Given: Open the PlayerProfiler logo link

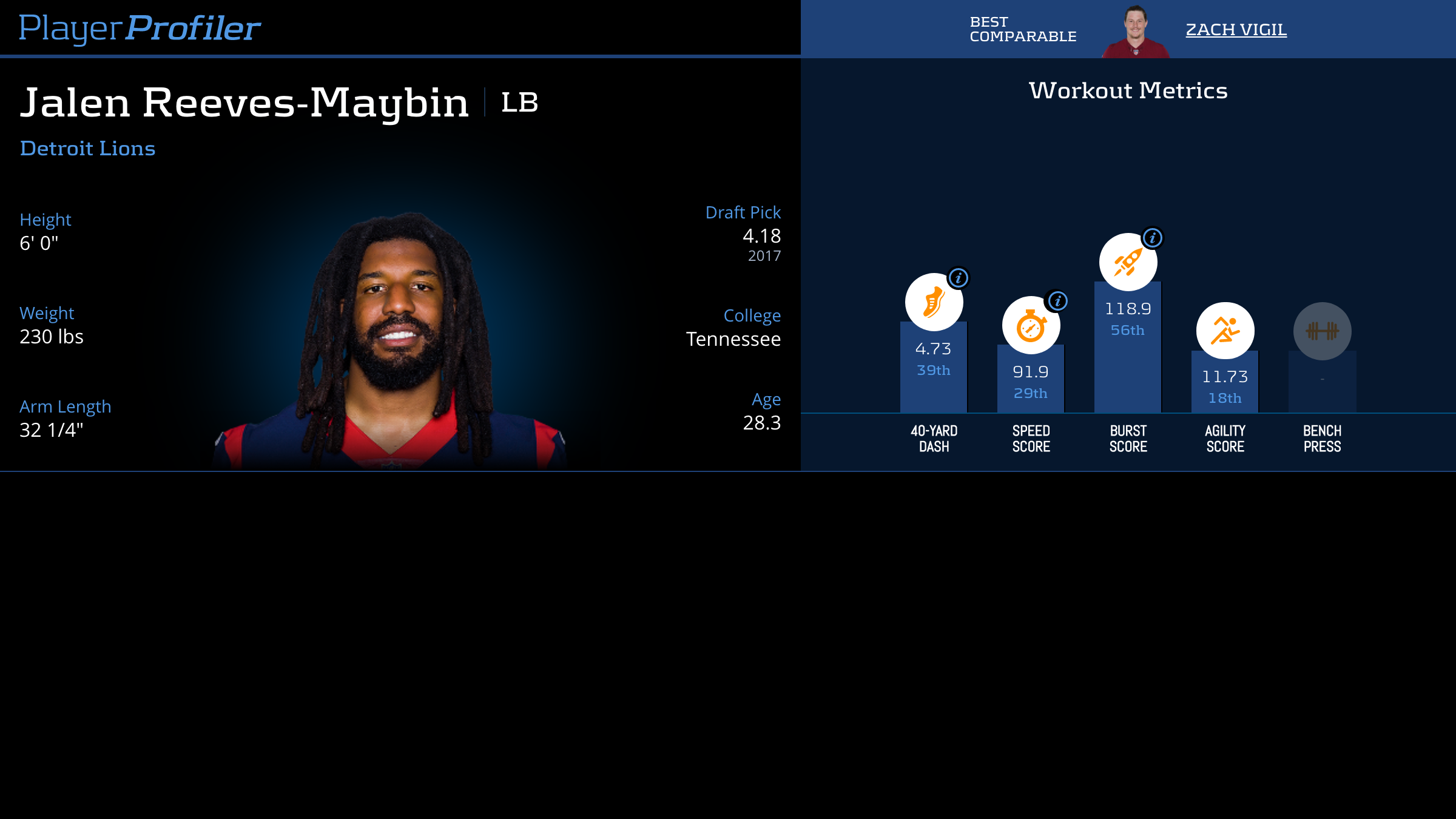Looking at the screenshot, I should pos(140,29).
